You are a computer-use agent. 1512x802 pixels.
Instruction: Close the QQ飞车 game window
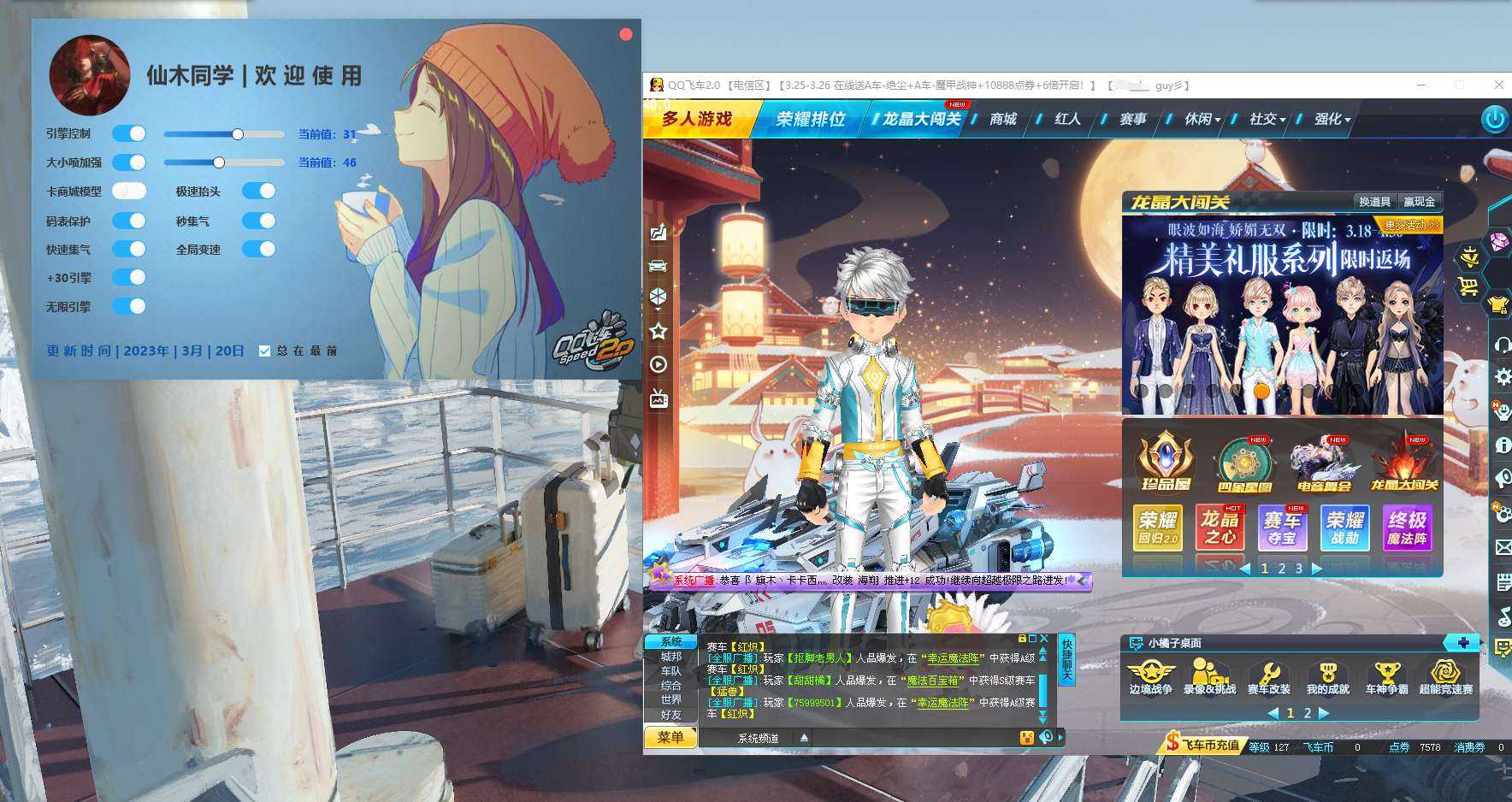point(1498,85)
